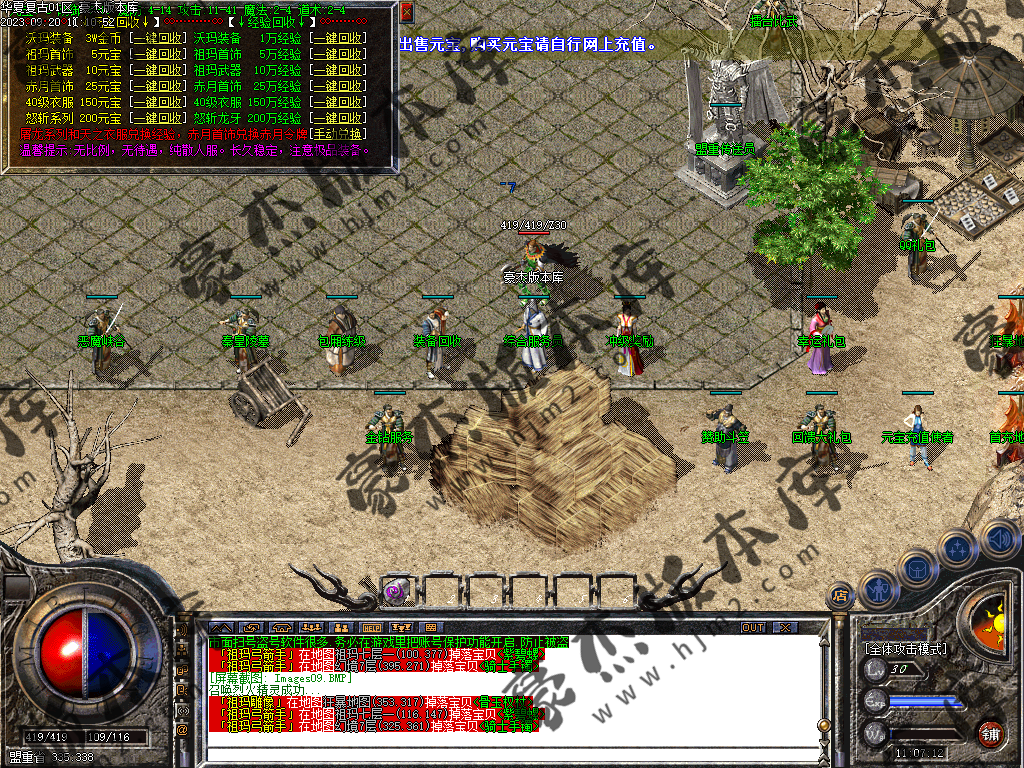Open the character status round button
The width and height of the screenshot is (1024, 768).
pos(877,590)
